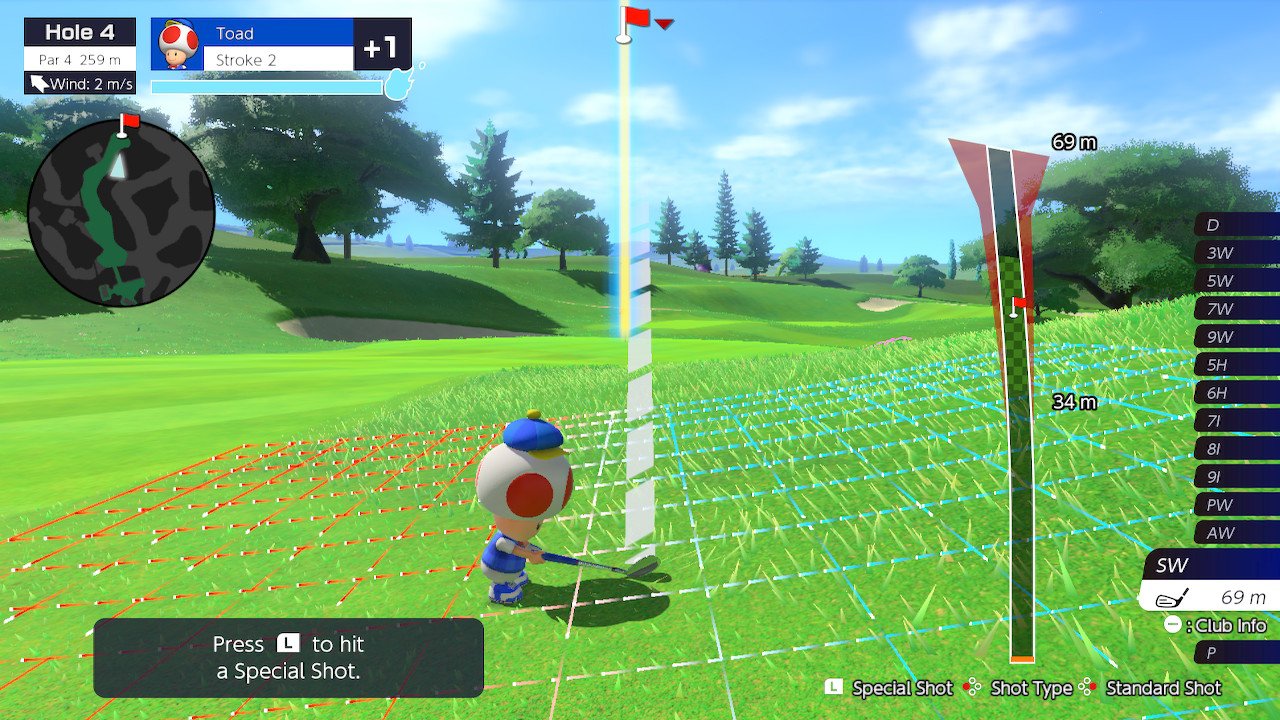Screen dimensions: 1280x720
Task: Pick the PW pitching wedge
Action: click(1236, 505)
